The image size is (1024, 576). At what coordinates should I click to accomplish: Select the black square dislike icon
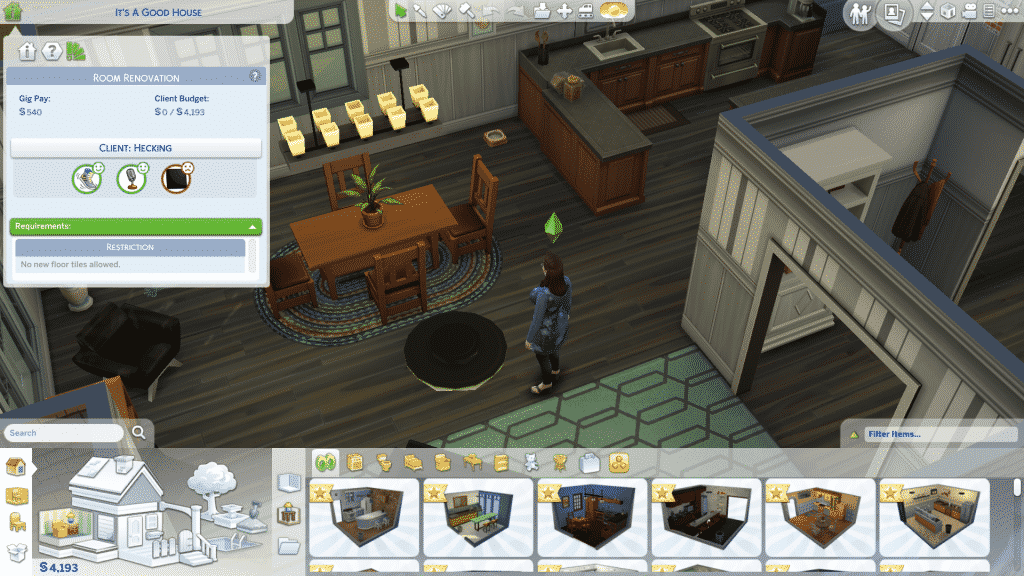click(x=177, y=178)
